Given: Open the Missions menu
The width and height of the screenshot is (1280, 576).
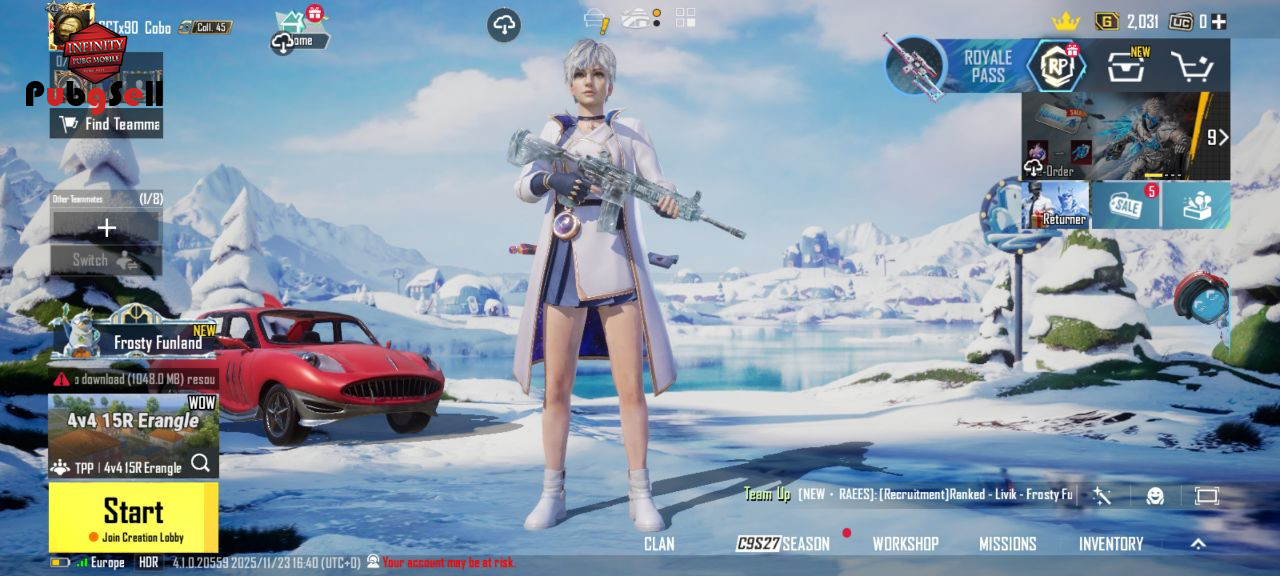Looking at the screenshot, I should point(1007,544).
